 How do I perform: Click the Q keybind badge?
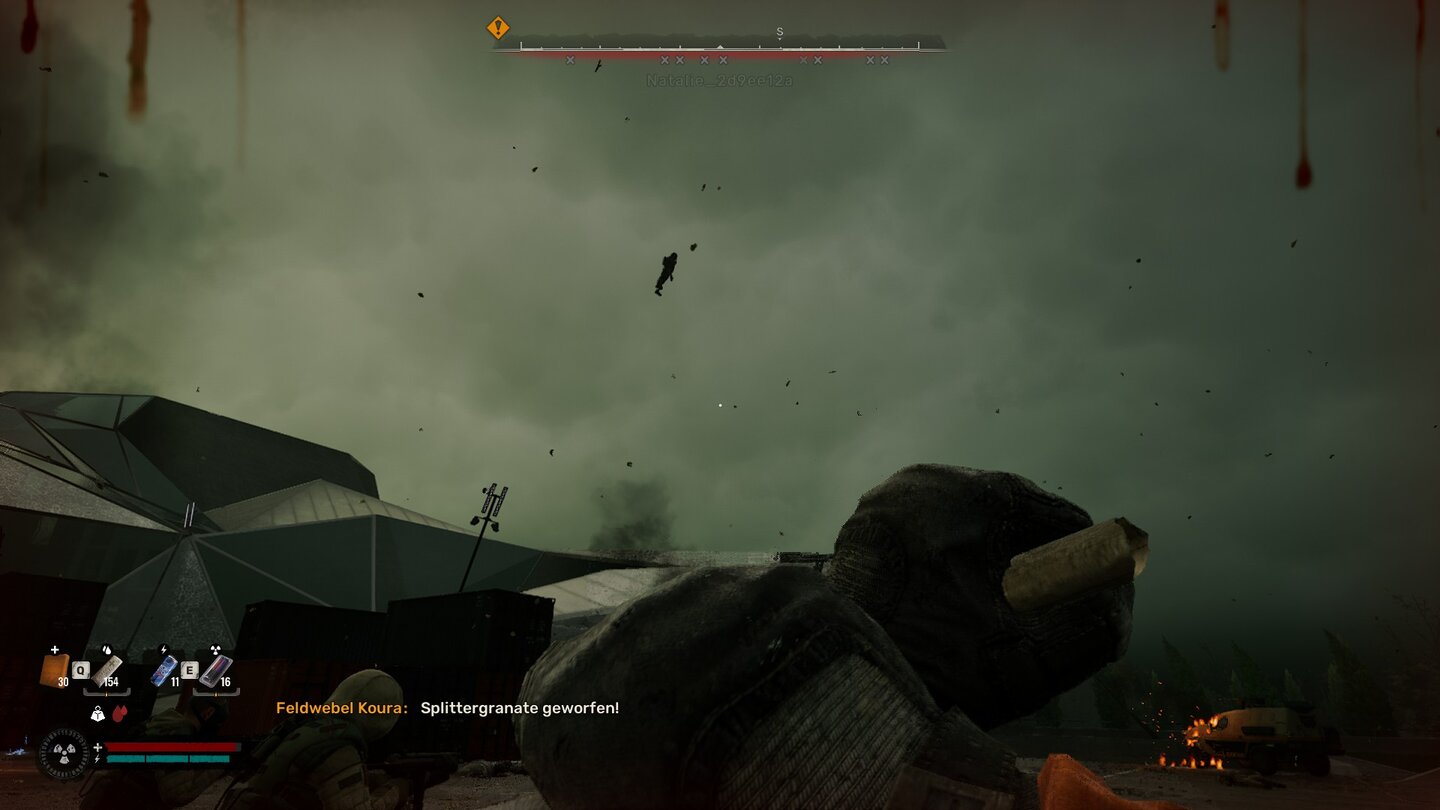(x=80, y=670)
